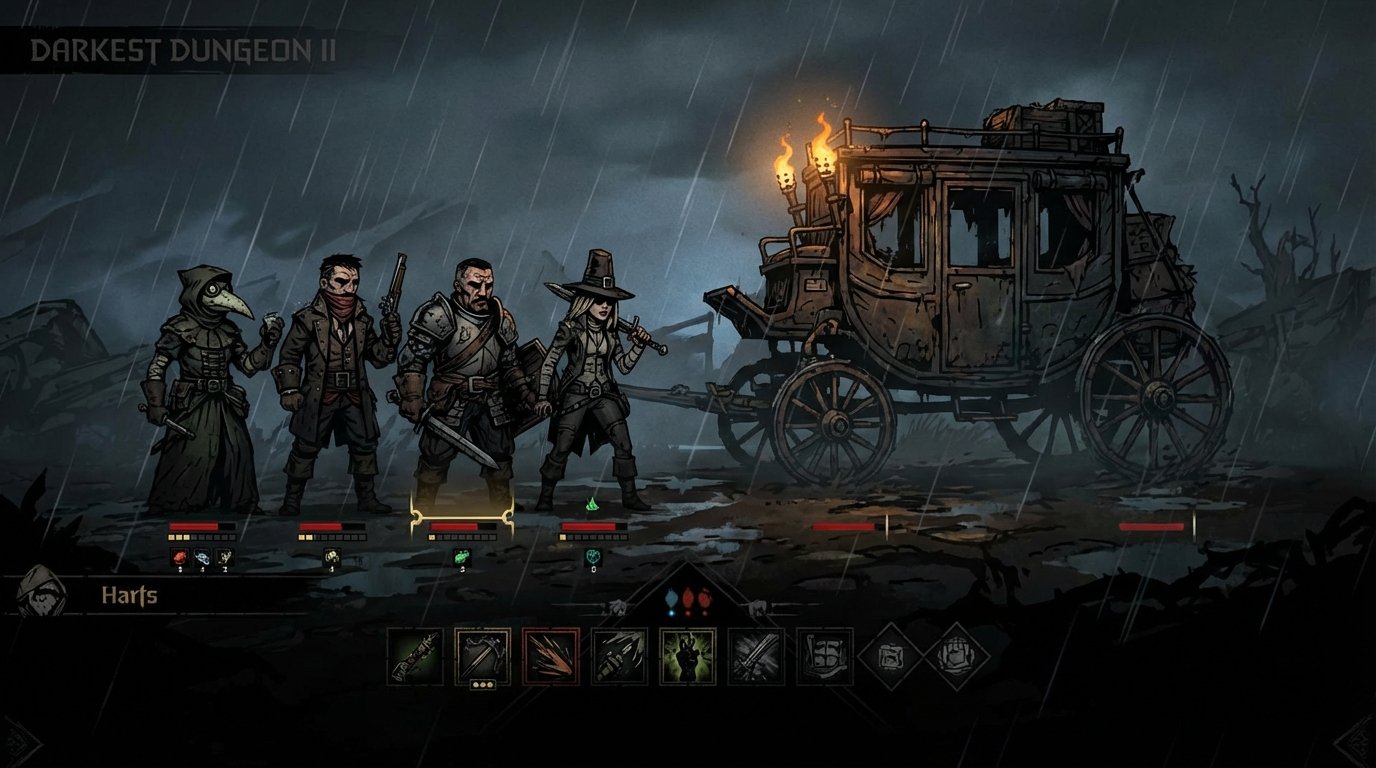Click the blue trinket icon under the Plague Doctor
This screenshot has width=1376, height=768.
(203, 556)
